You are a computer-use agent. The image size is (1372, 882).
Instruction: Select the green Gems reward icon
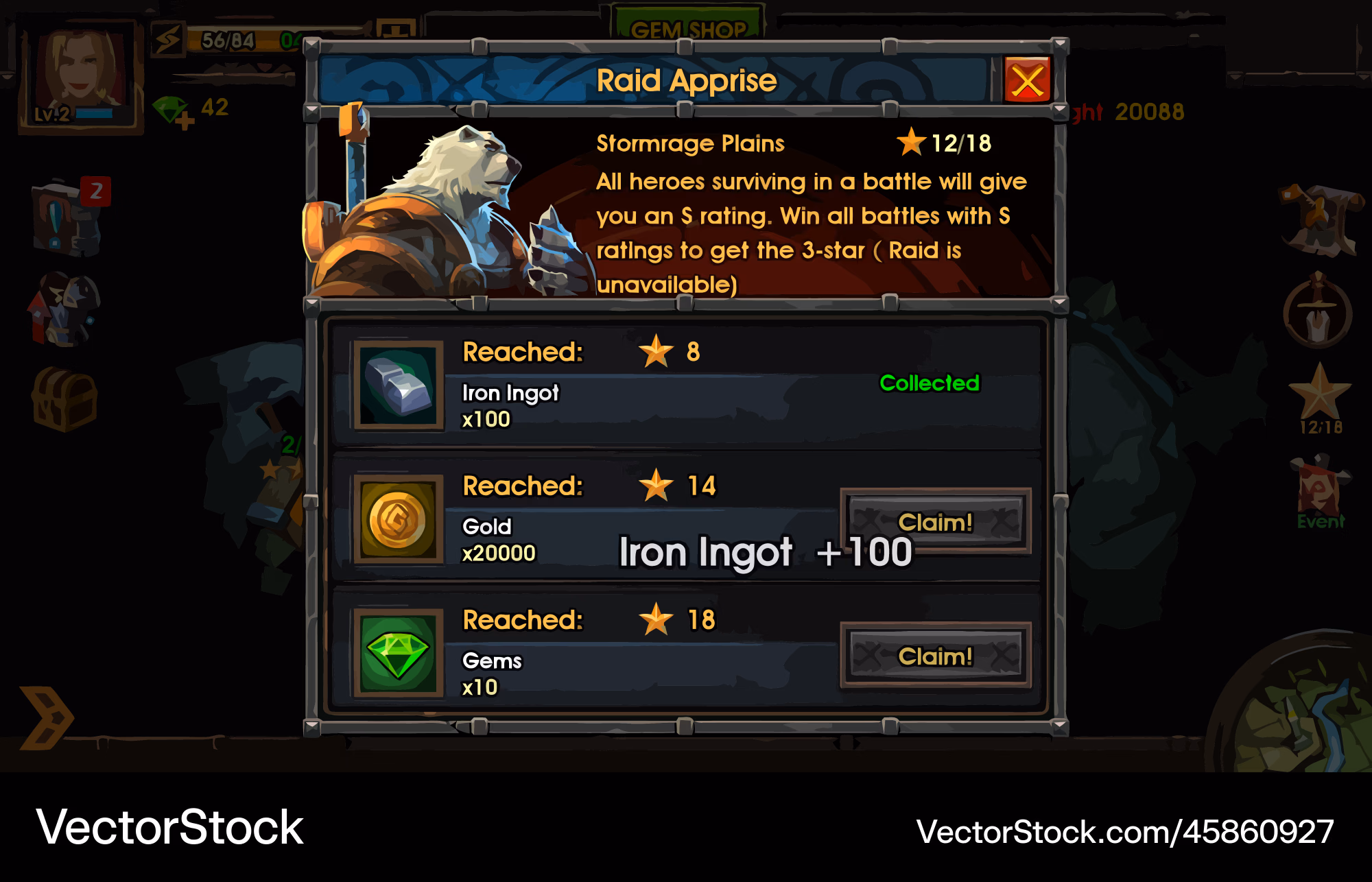click(x=398, y=654)
